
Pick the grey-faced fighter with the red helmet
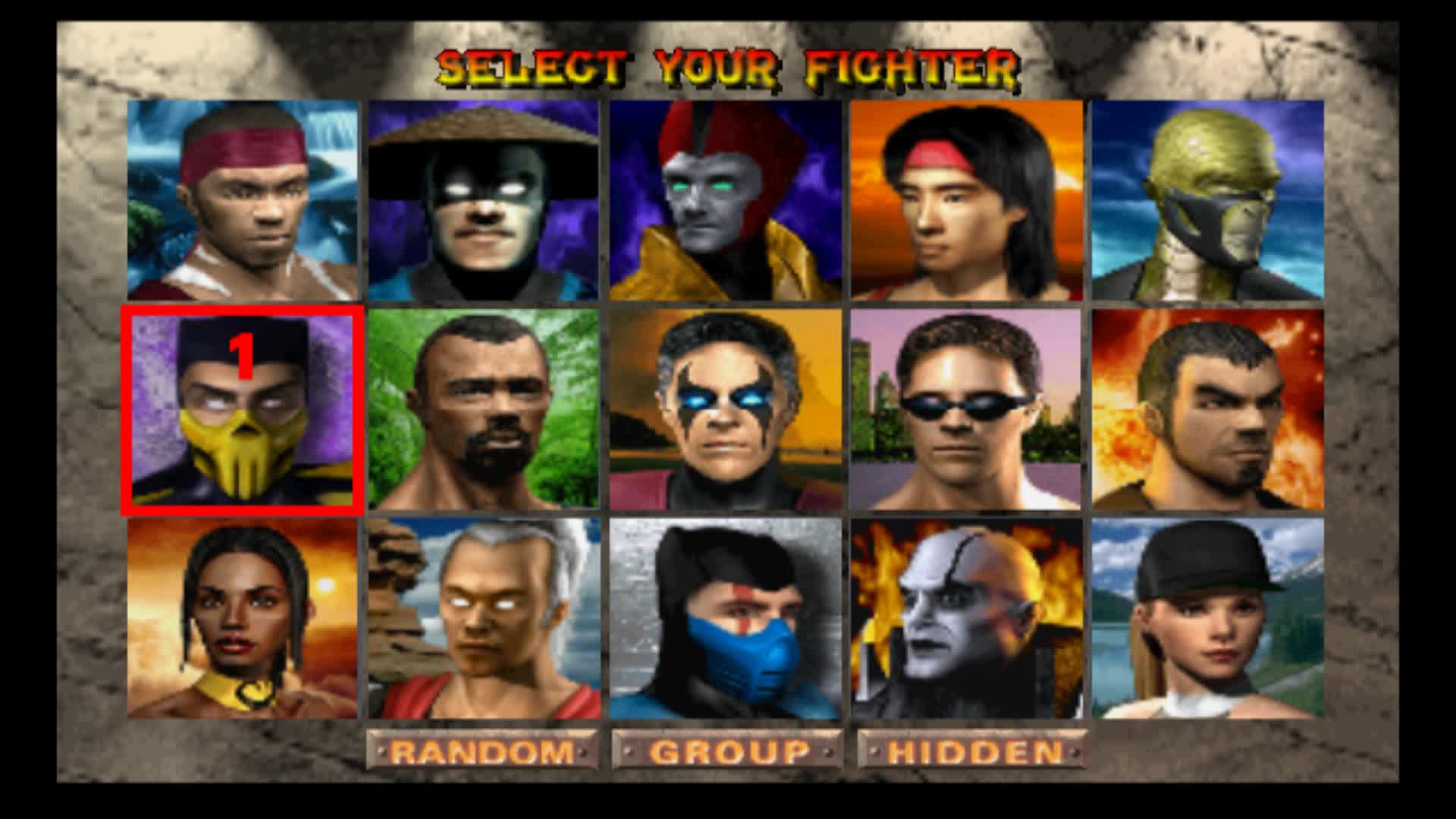click(725, 199)
